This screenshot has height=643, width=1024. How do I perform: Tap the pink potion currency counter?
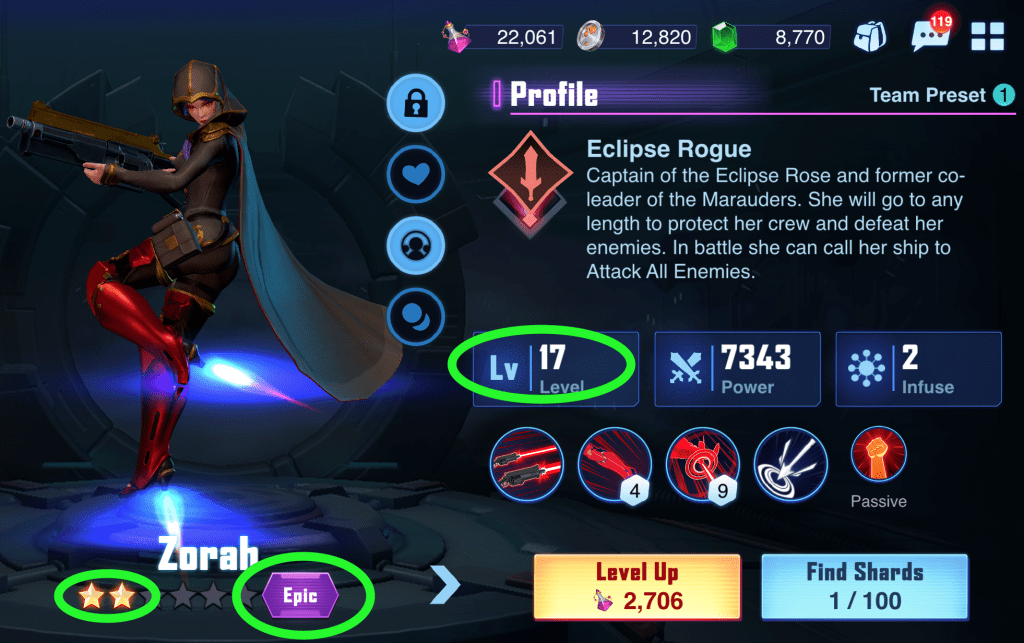[x=505, y=38]
